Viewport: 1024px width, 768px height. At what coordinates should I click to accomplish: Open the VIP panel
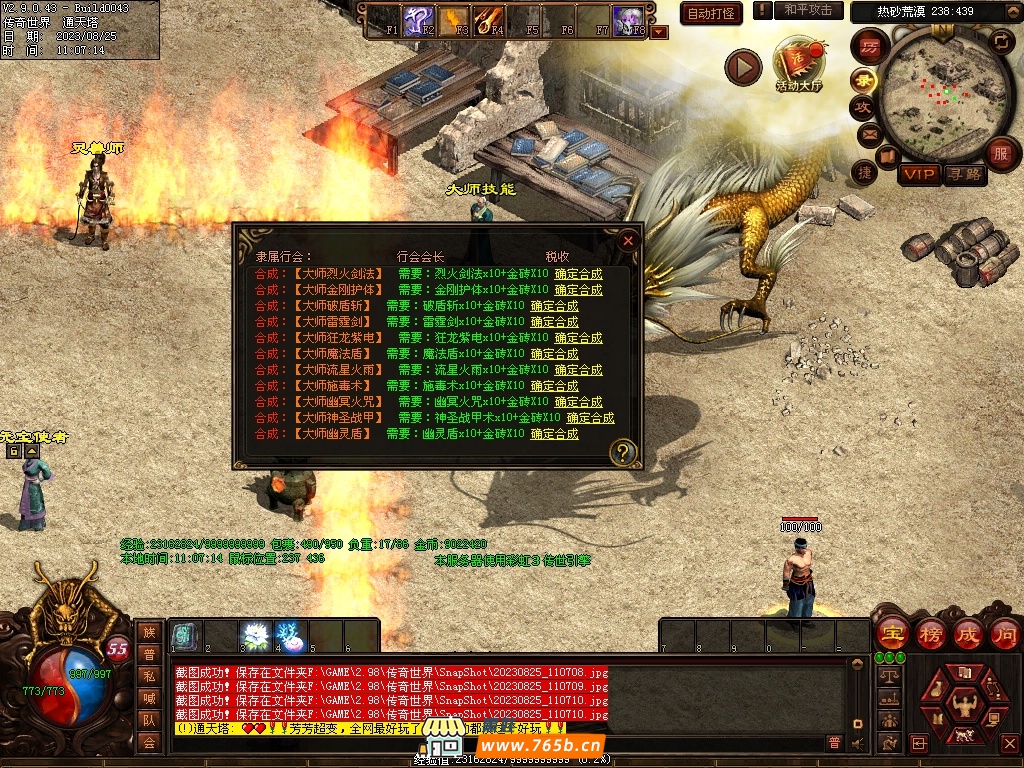point(918,174)
